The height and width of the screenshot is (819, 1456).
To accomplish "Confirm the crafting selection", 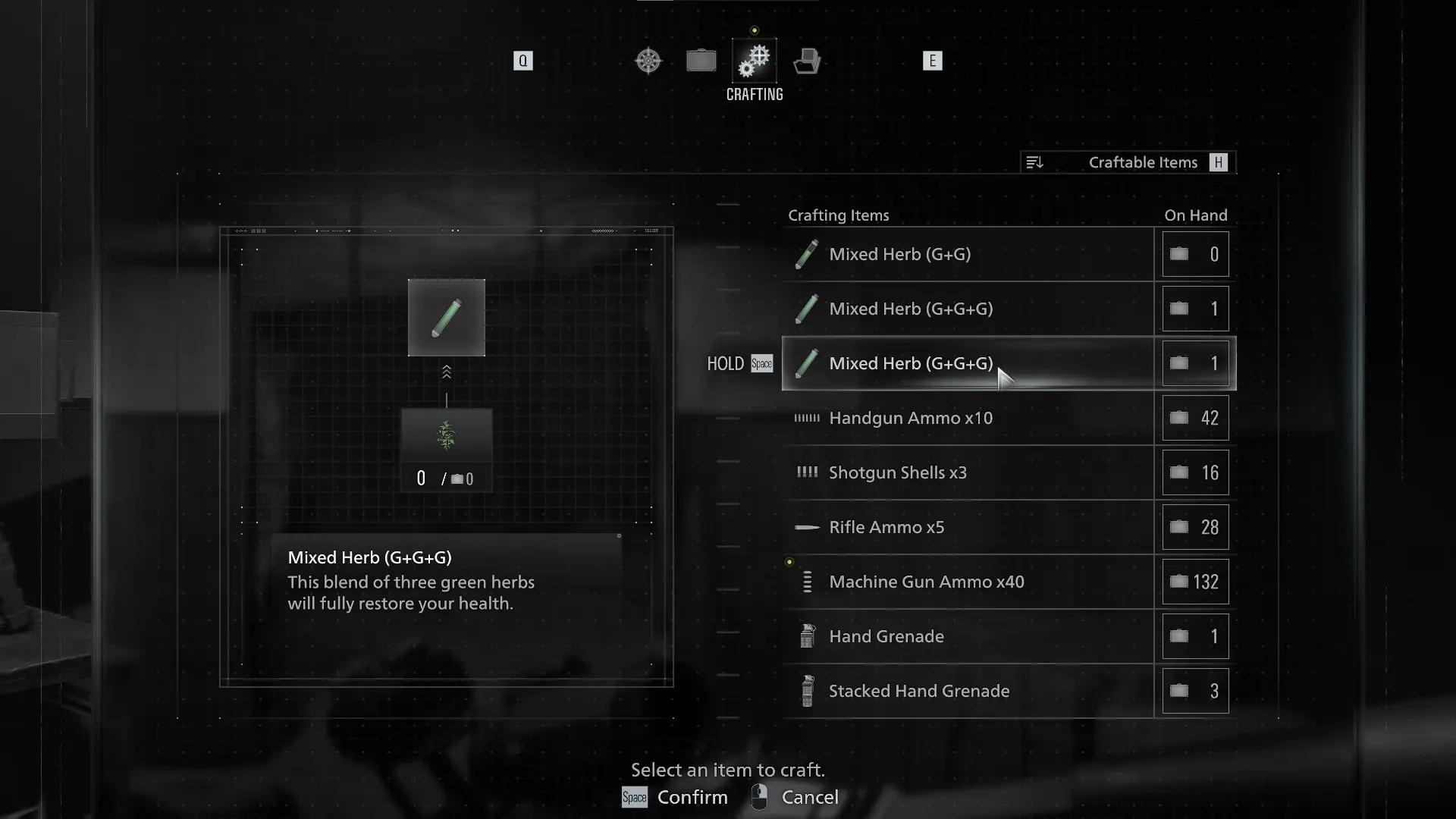I will [675, 798].
